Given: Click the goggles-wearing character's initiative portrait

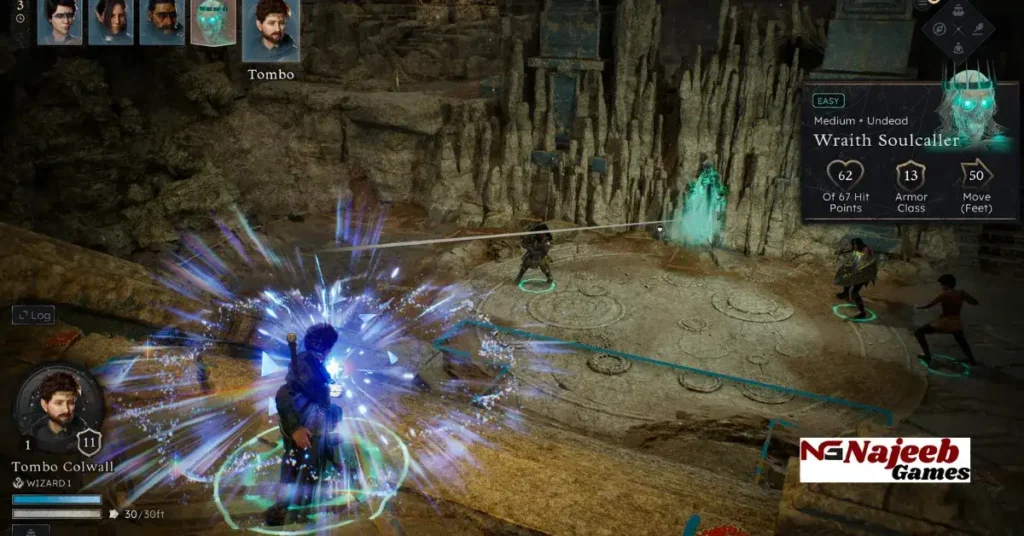Looking at the screenshot, I should click(x=59, y=21).
